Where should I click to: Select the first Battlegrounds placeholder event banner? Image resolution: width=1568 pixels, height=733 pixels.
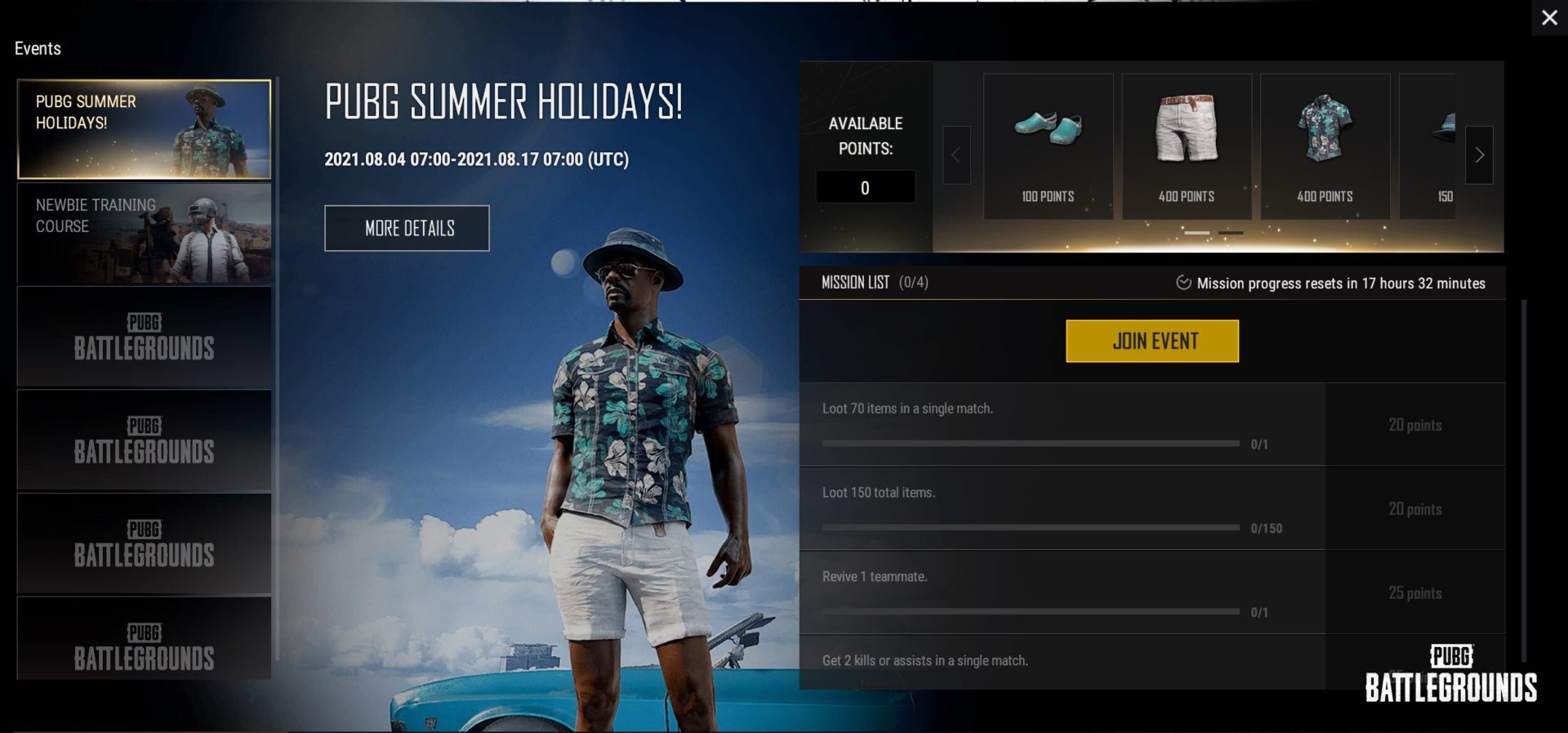(x=144, y=337)
